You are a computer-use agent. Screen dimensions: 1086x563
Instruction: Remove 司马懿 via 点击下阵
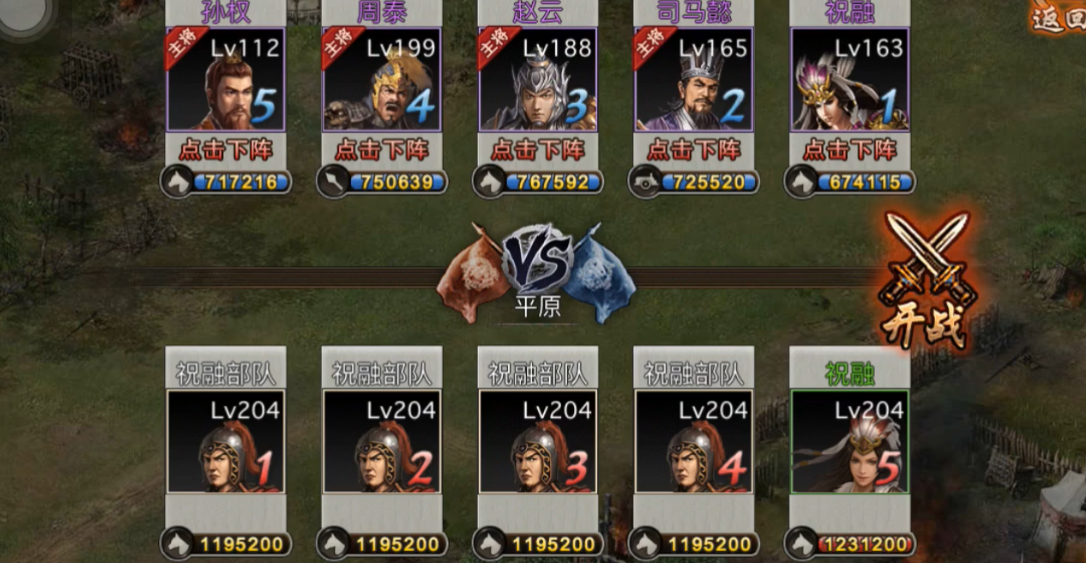[x=694, y=150]
